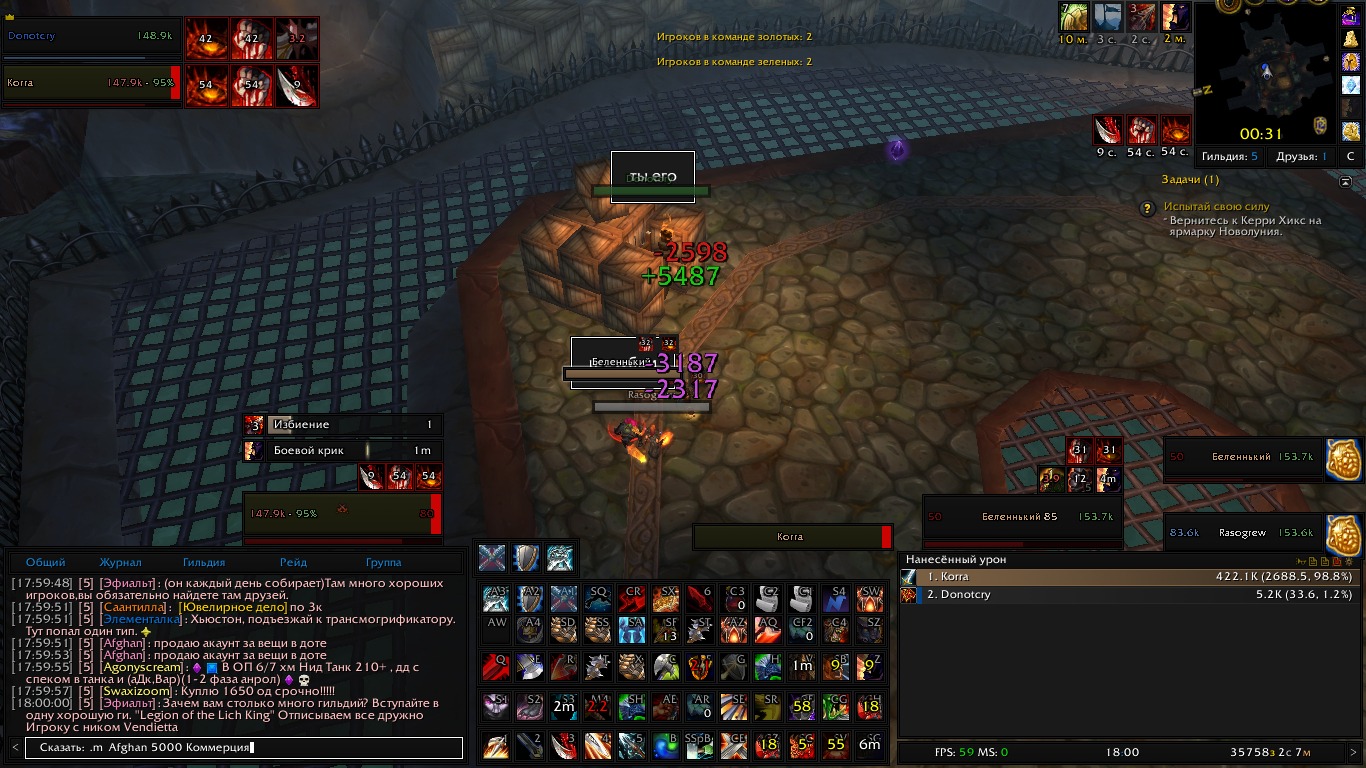Collapse the Задачи quest tracker

[1345, 181]
